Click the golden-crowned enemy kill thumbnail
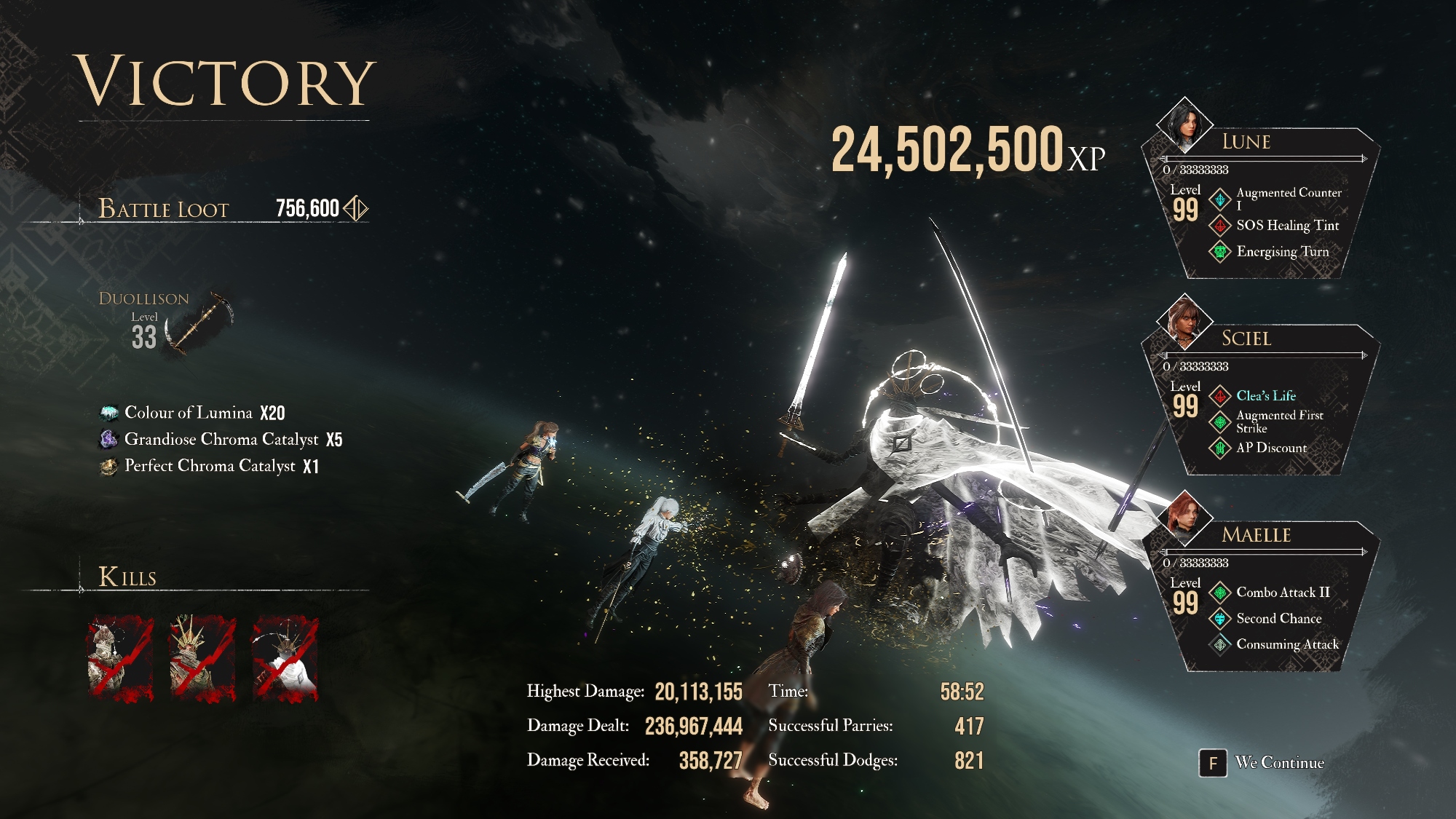 tap(202, 659)
